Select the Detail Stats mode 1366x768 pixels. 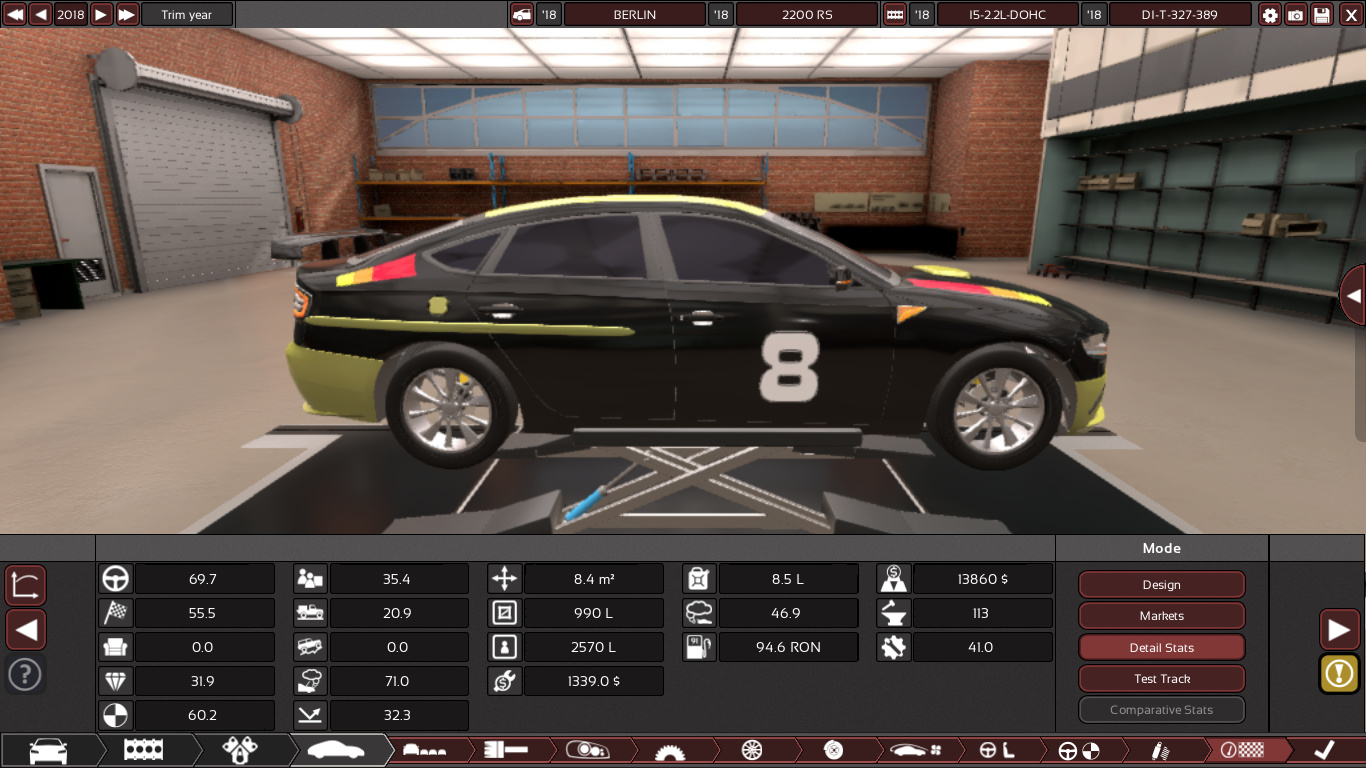[x=1161, y=648]
